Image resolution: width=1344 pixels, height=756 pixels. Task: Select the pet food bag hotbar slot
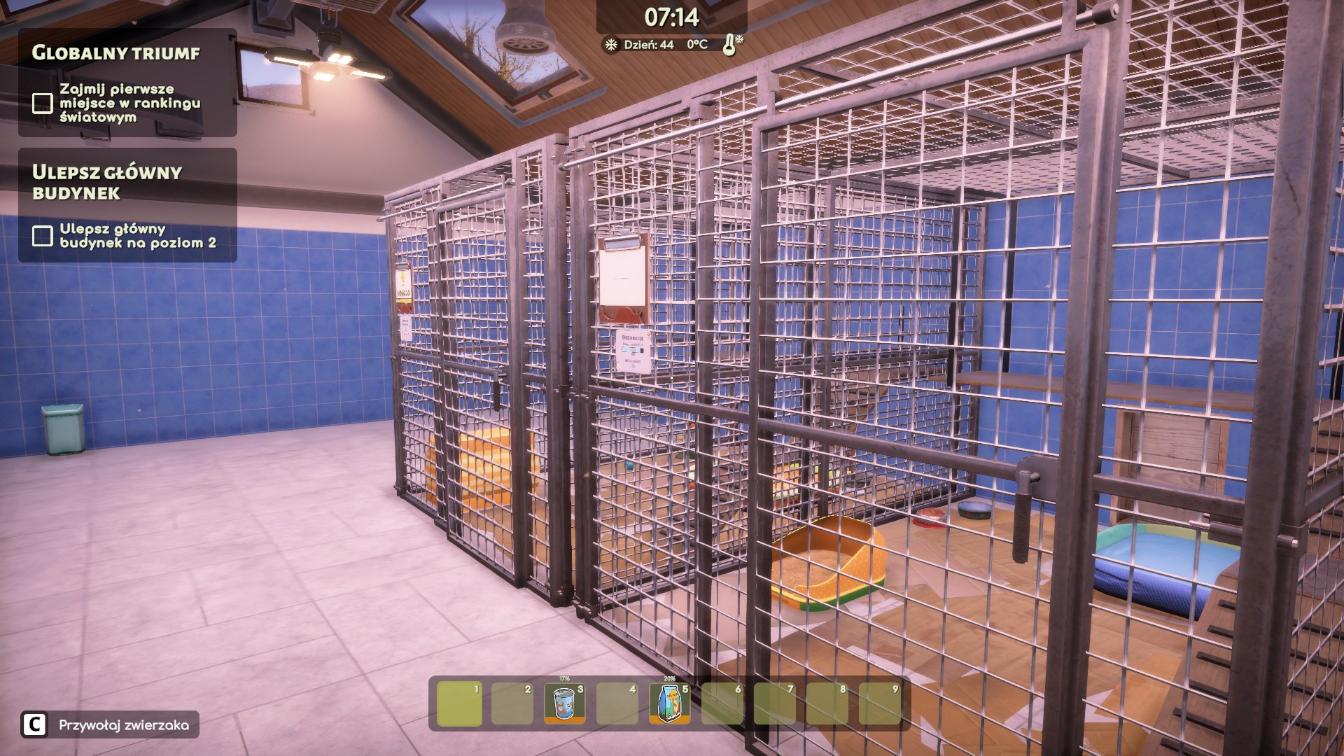point(669,703)
